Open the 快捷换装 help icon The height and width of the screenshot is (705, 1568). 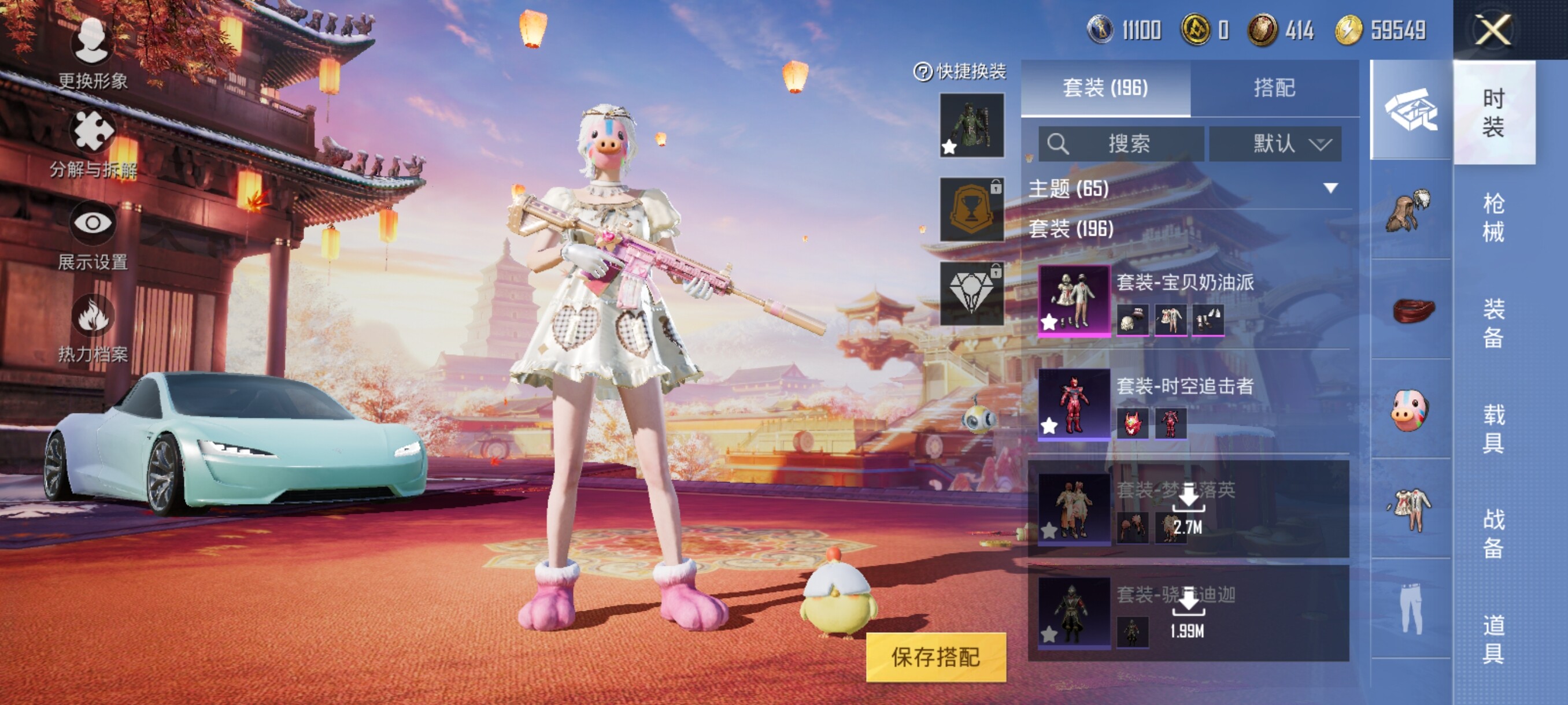pyautogui.click(x=923, y=72)
